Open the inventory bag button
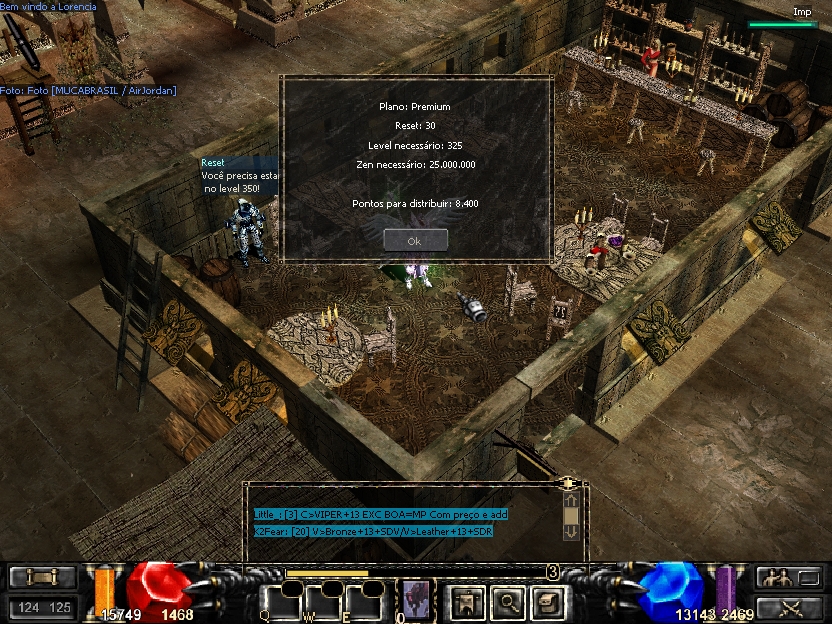 (x=549, y=601)
